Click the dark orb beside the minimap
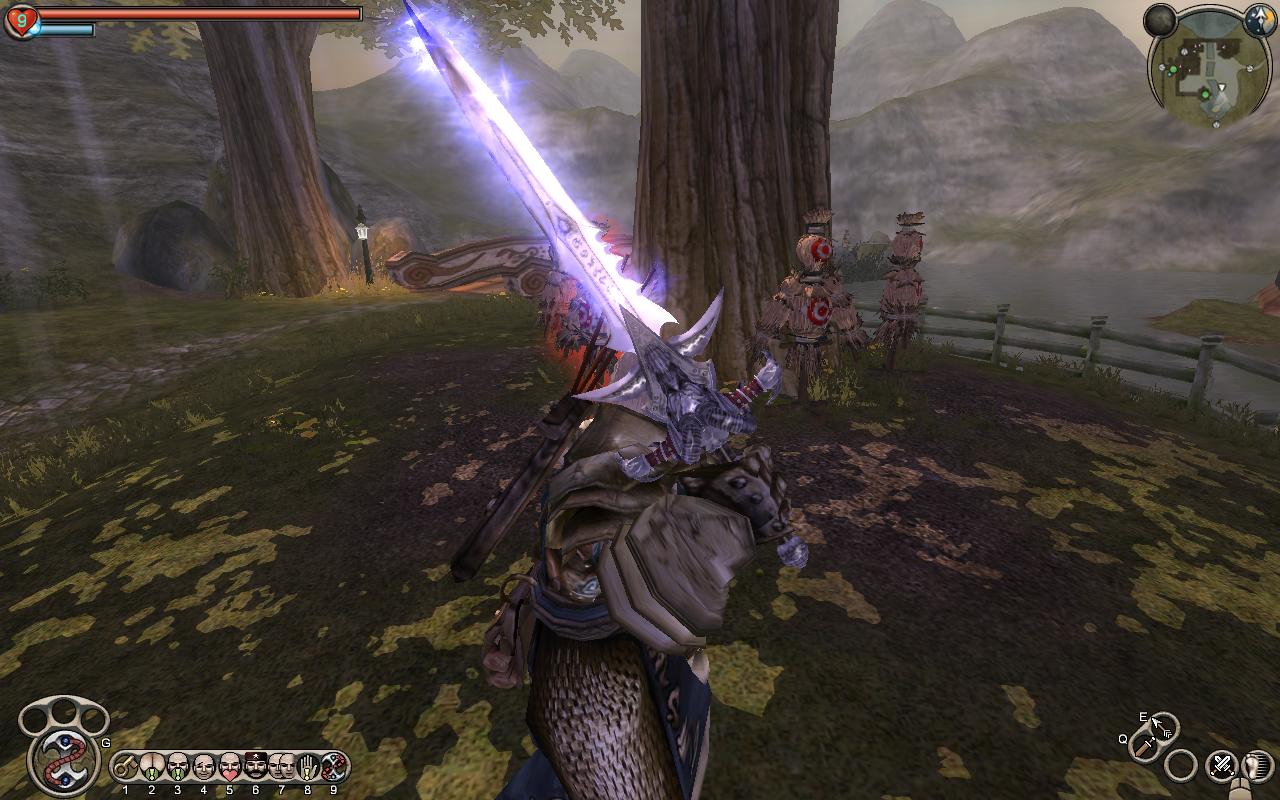 [x=1161, y=20]
